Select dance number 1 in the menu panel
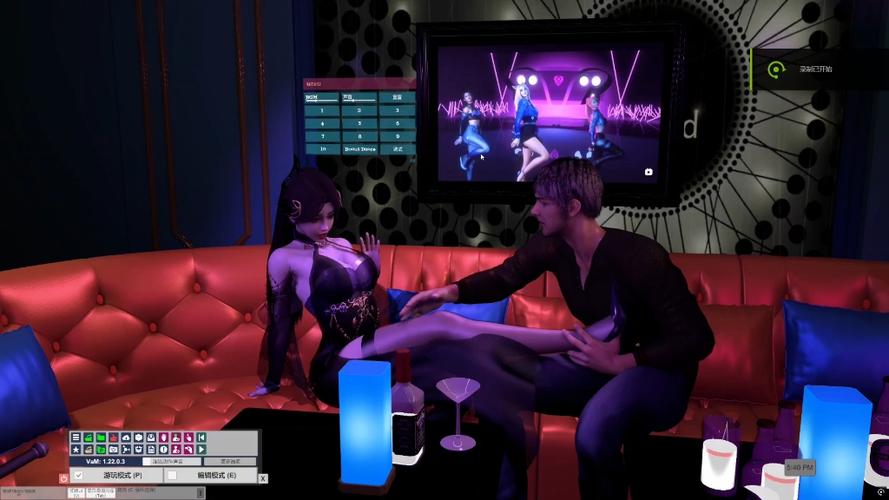Viewport: 889px width, 500px height. (322, 110)
